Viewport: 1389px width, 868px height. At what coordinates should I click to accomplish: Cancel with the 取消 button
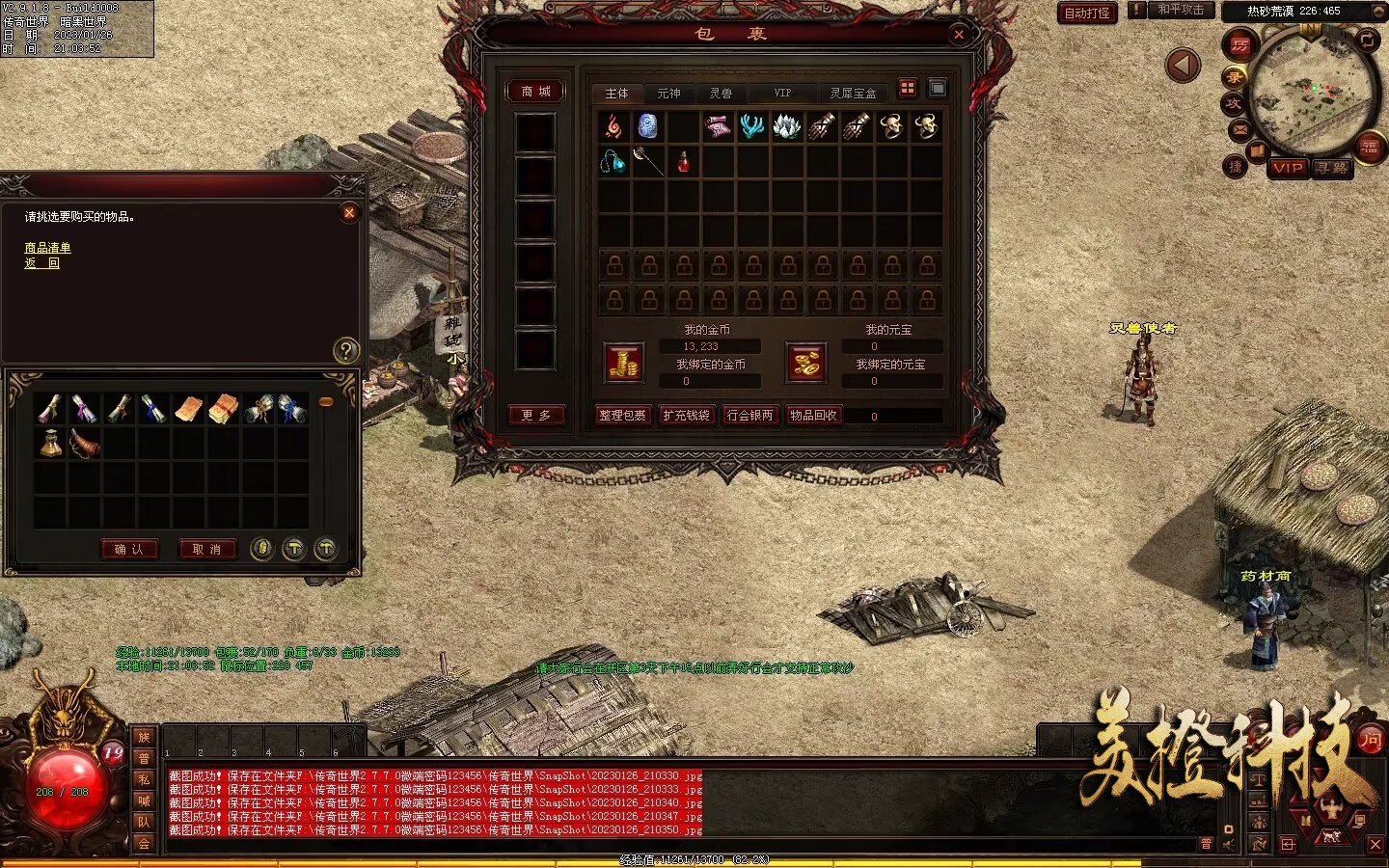[x=206, y=550]
